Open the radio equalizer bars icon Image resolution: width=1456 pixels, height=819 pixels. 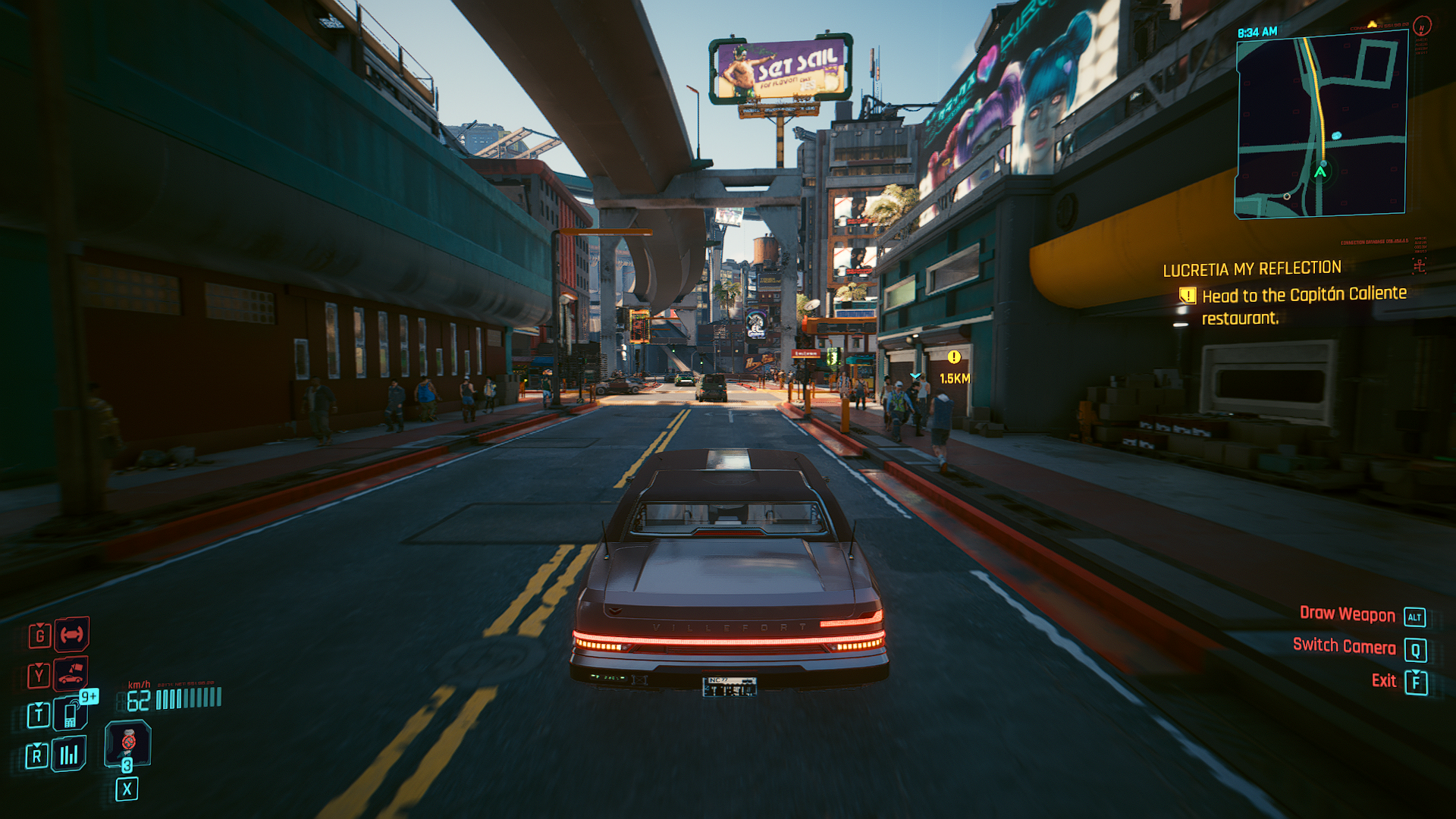tap(69, 755)
